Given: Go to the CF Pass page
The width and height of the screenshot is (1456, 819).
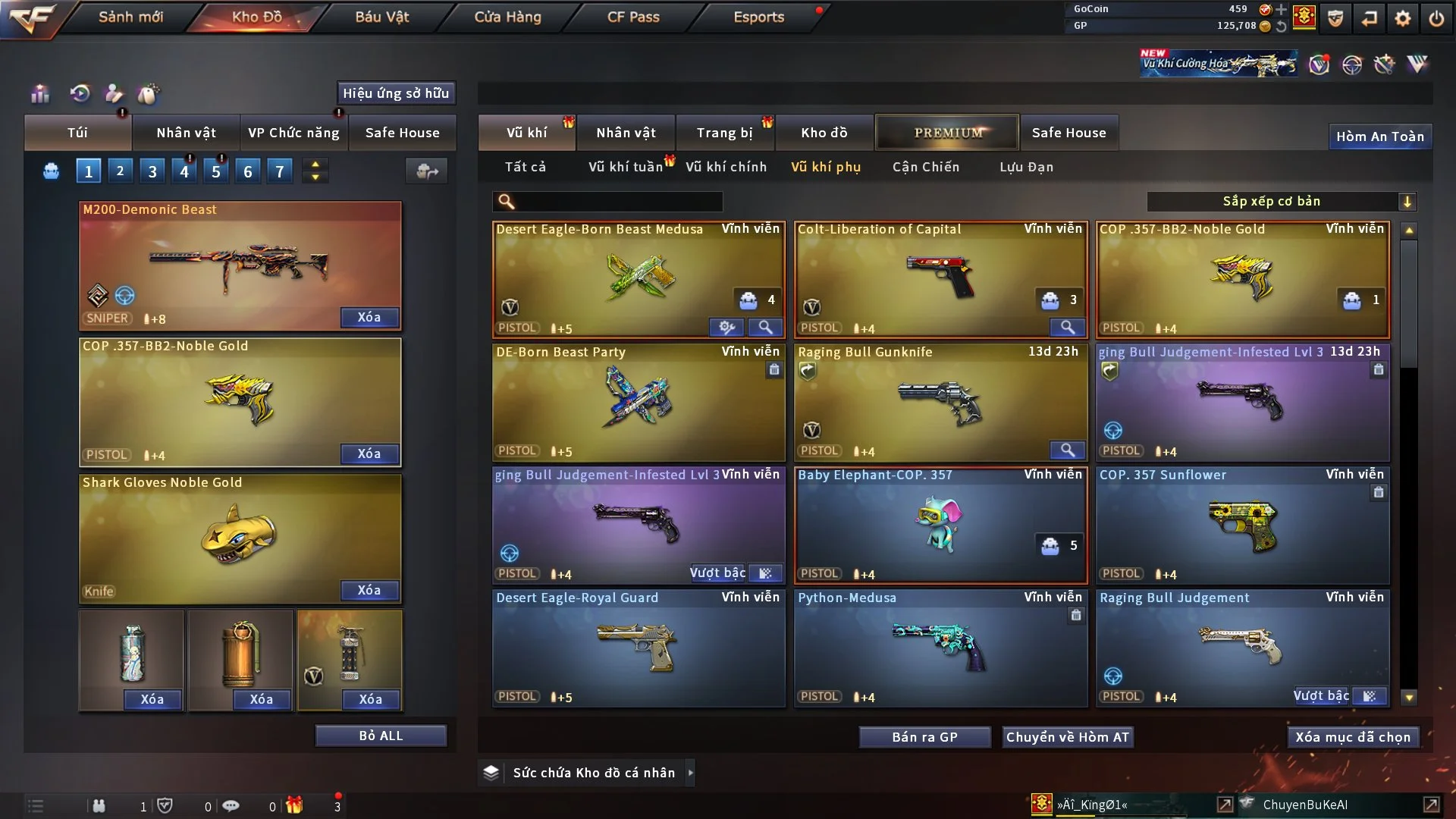Looking at the screenshot, I should pyautogui.click(x=633, y=17).
